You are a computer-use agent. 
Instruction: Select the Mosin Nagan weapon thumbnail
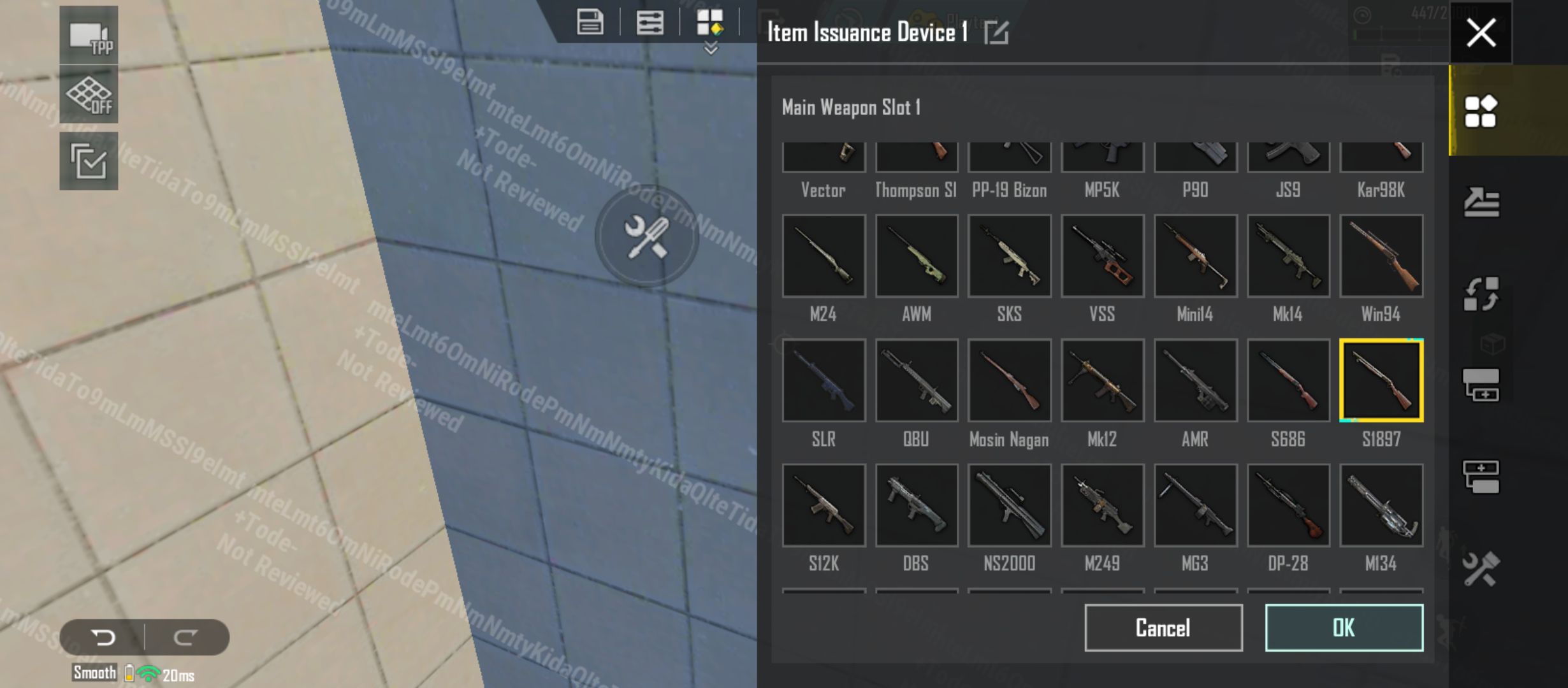point(1009,380)
